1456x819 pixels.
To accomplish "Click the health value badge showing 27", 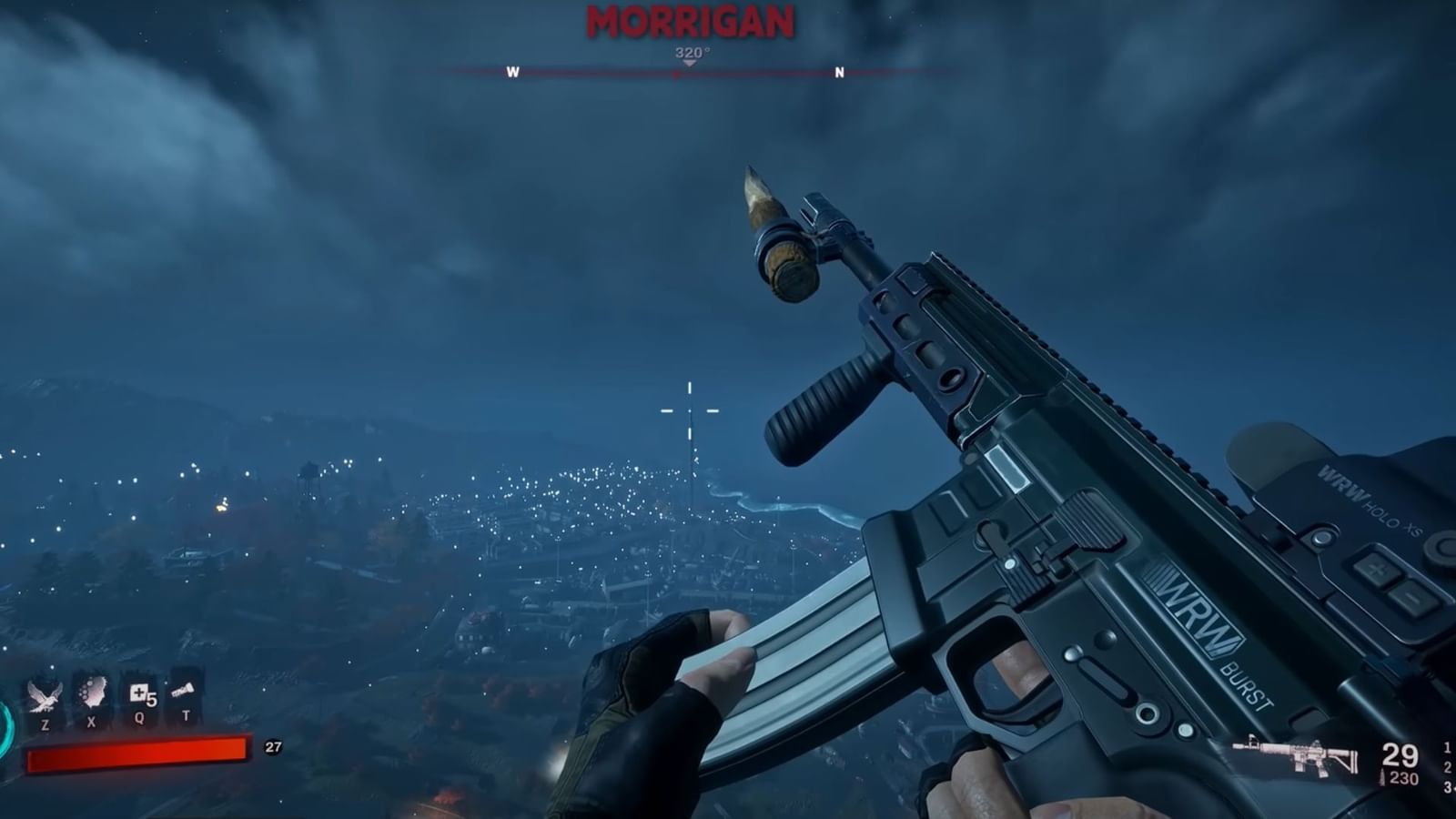I will click(x=272, y=748).
